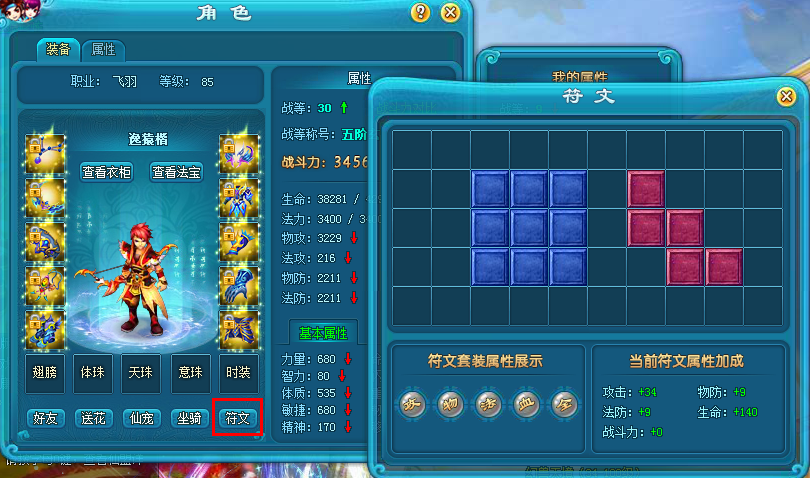The image size is (810, 478).
Task: Show the 坐骑 mount panel
Action: tap(189, 418)
